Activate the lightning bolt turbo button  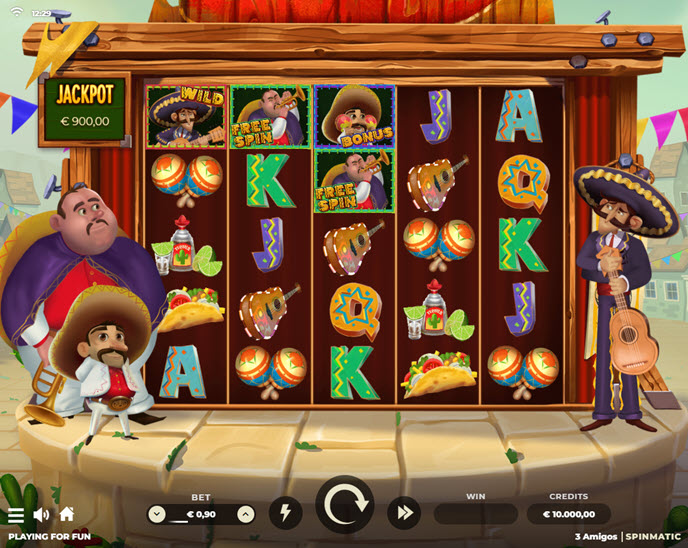point(286,513)
